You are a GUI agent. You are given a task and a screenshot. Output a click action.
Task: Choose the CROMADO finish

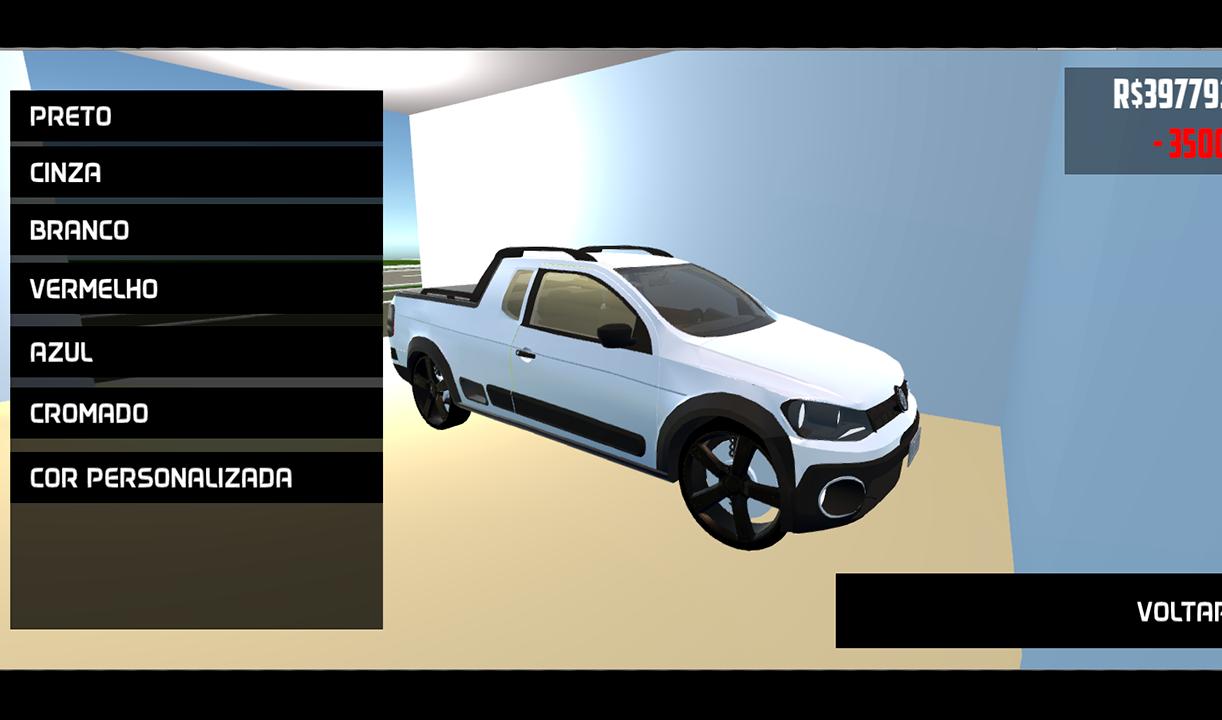(x=196, y=413)
